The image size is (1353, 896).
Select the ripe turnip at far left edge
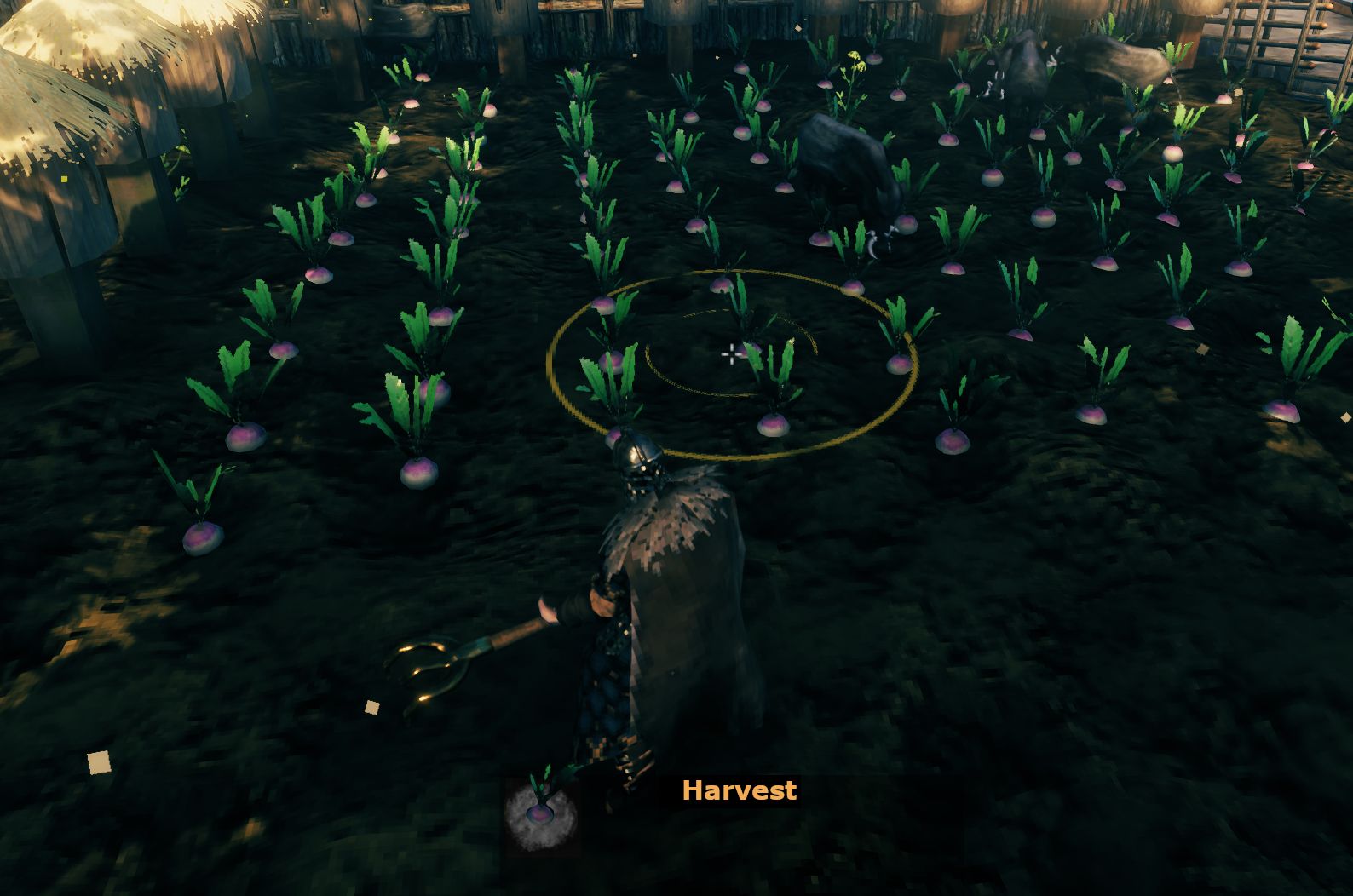tap(204, 537)
